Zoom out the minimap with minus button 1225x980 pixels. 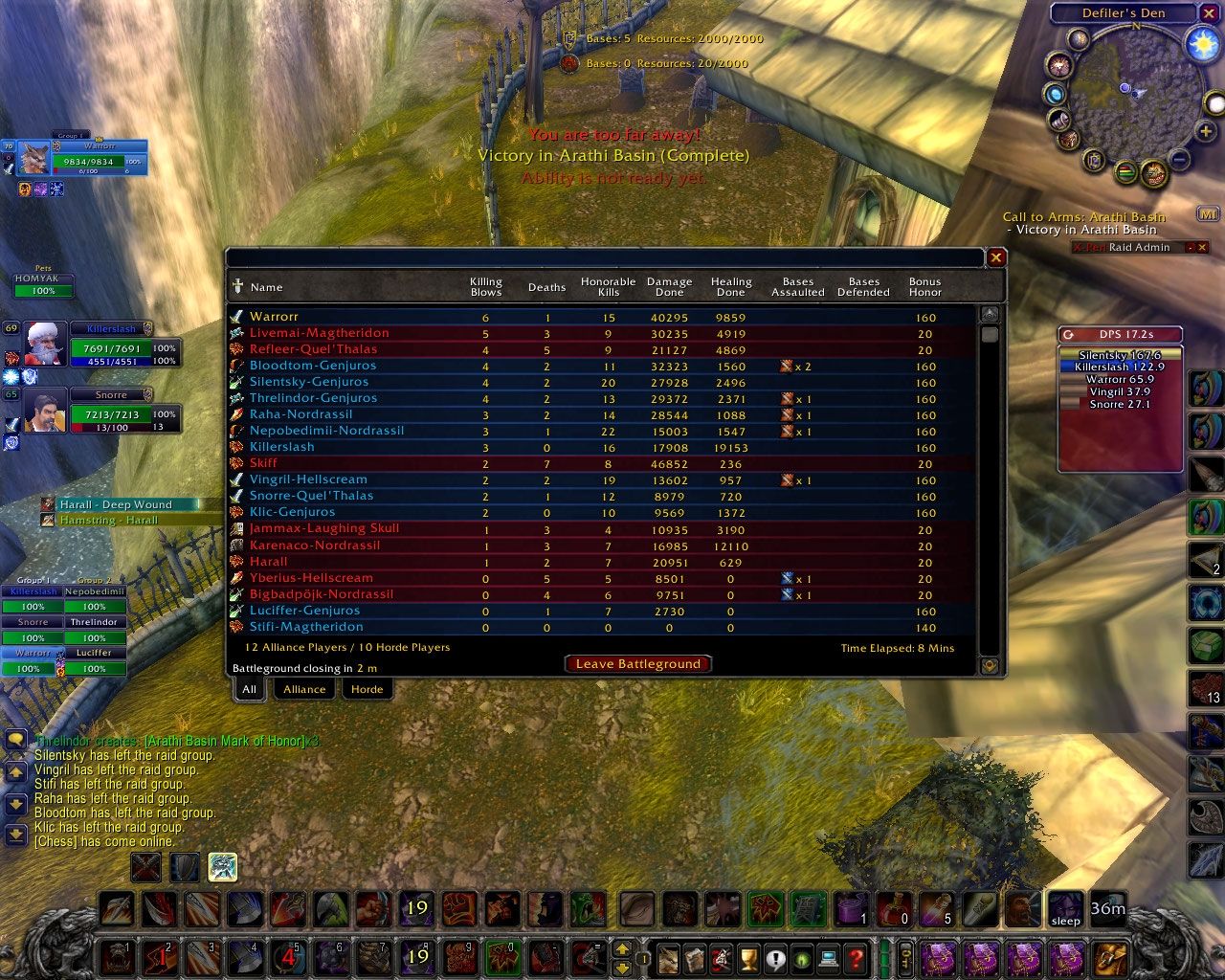pyautogui.click(x=1180, y=160)
